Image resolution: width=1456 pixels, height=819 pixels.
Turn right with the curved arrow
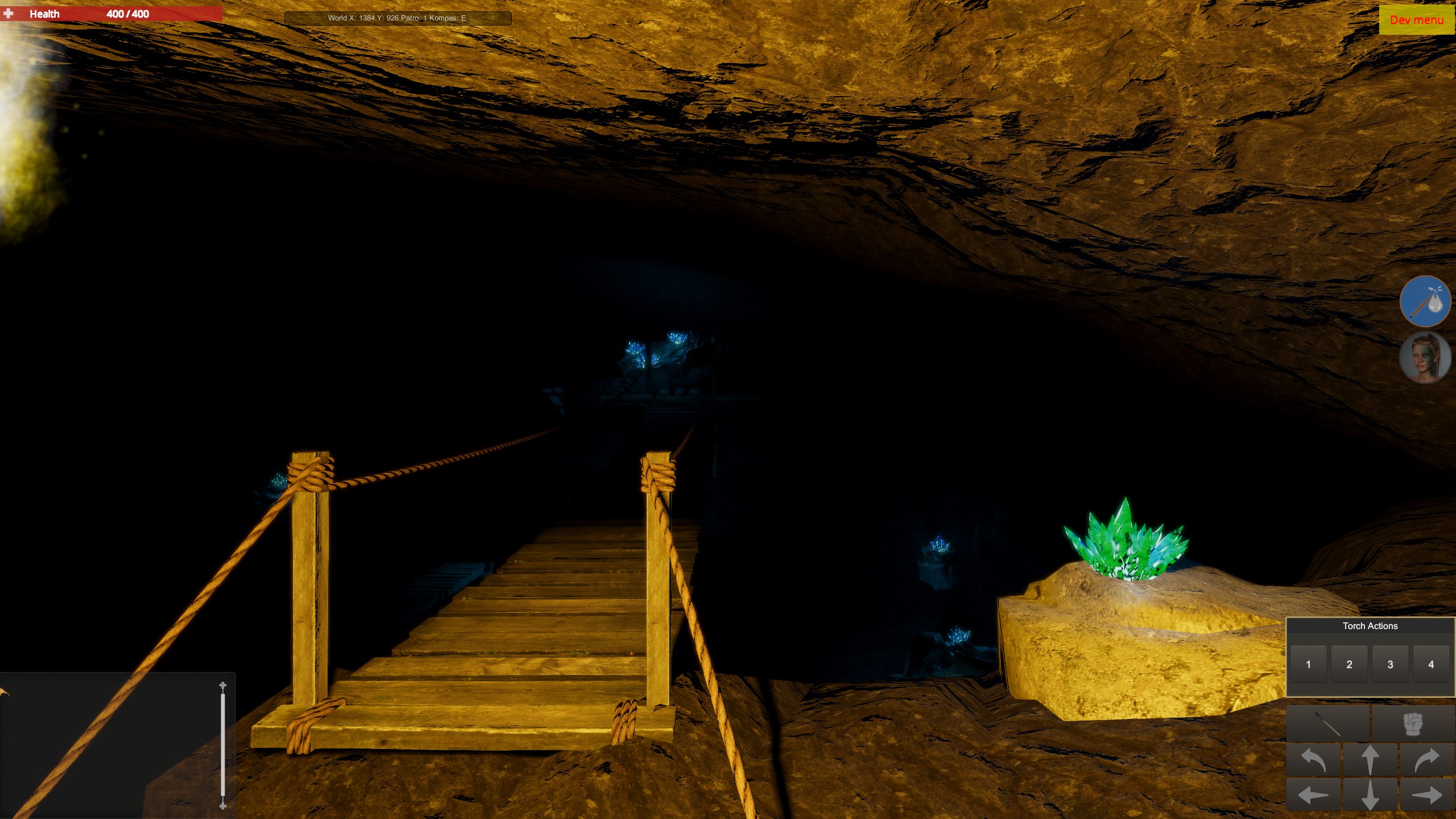click(x=1426, y=760)
